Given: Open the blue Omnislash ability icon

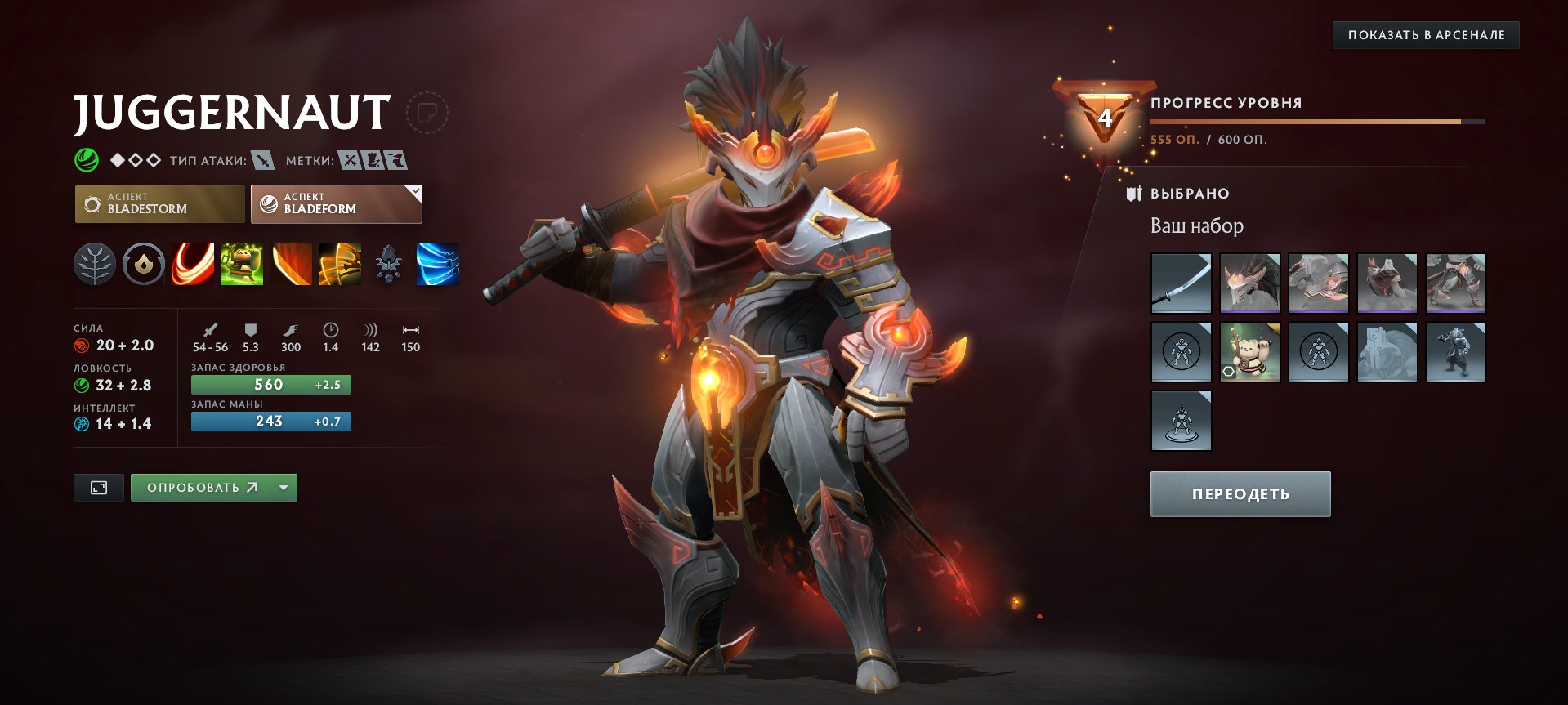Looking at the screenshot, I should tap(438, 263).
